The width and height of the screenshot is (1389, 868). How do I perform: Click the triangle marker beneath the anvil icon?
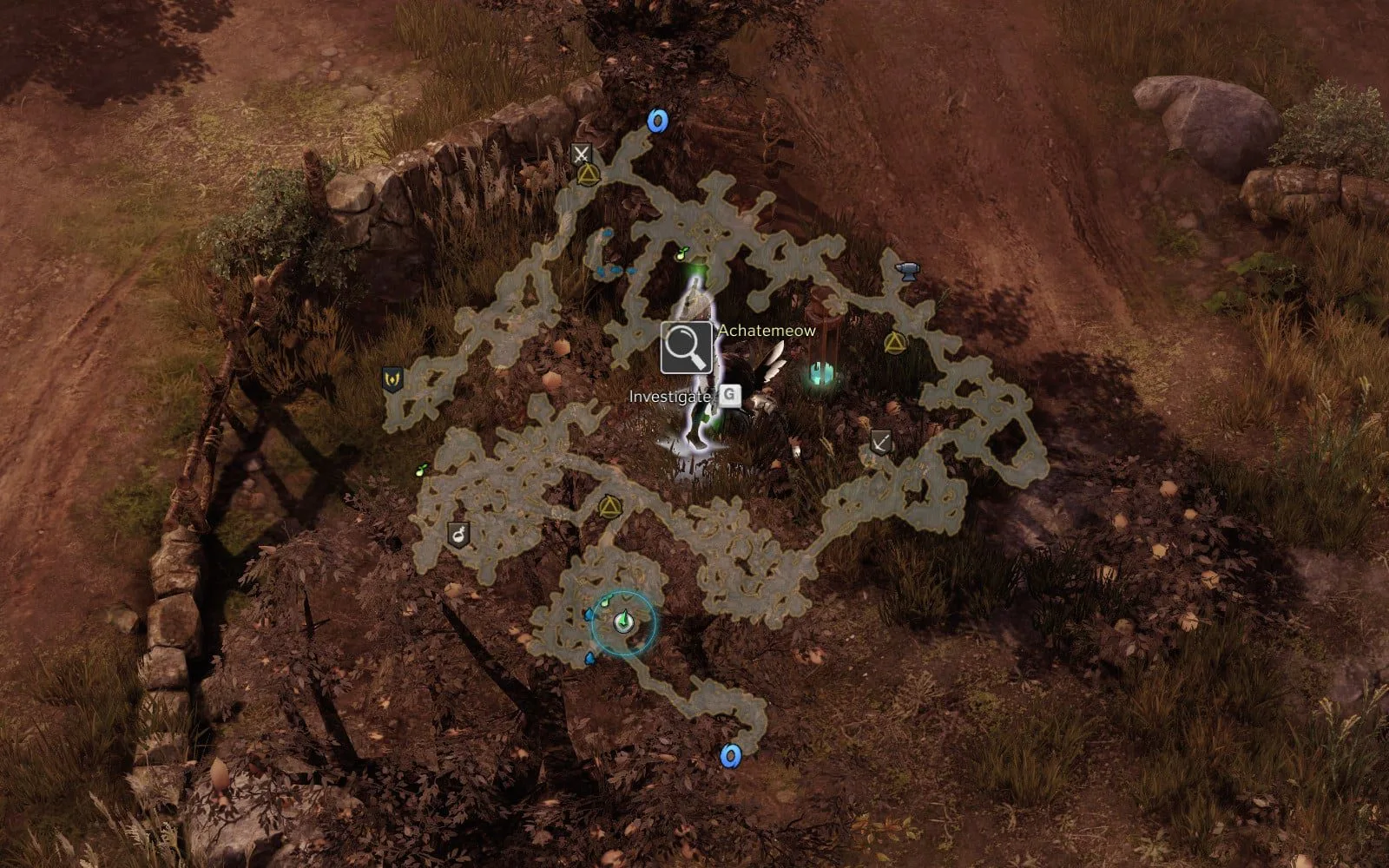pyautogui.click(x=894, y=344)
